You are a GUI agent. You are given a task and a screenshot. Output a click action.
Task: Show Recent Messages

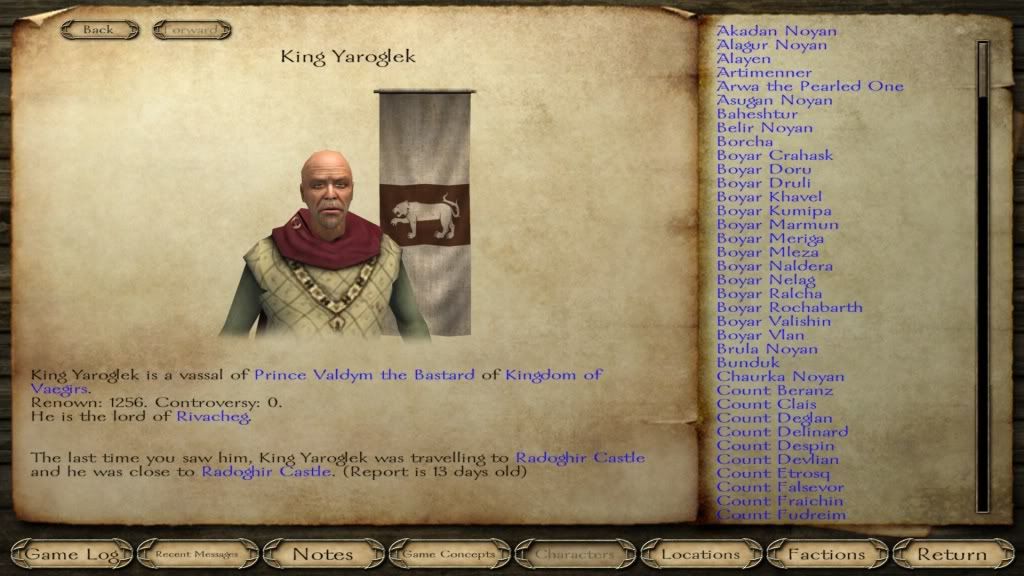coord(196,553)
